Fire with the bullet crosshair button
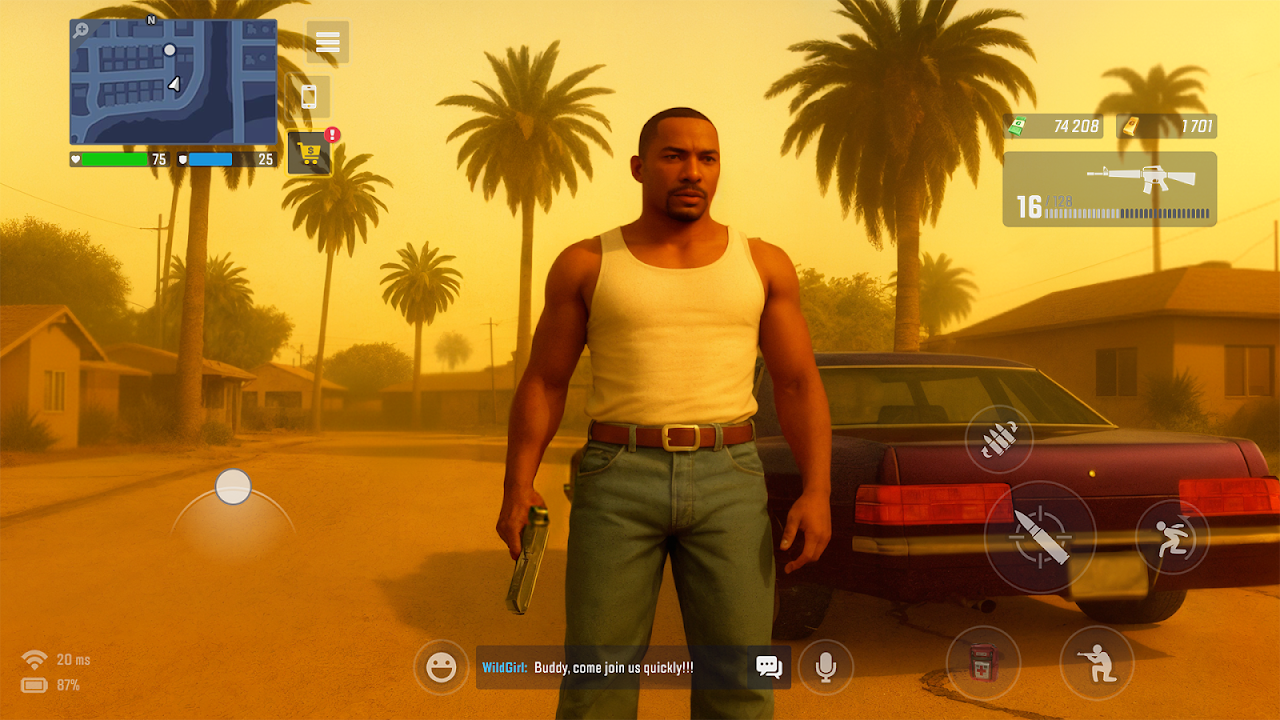 (x=1039, y=538)
